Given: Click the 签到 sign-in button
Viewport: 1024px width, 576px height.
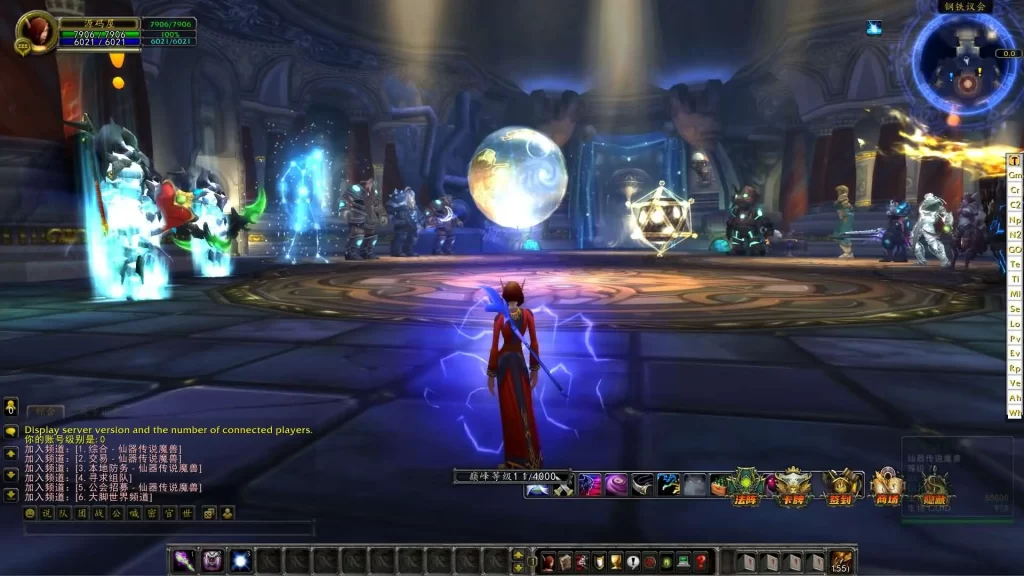Looking at the screenshot, I should coord(841,487).
